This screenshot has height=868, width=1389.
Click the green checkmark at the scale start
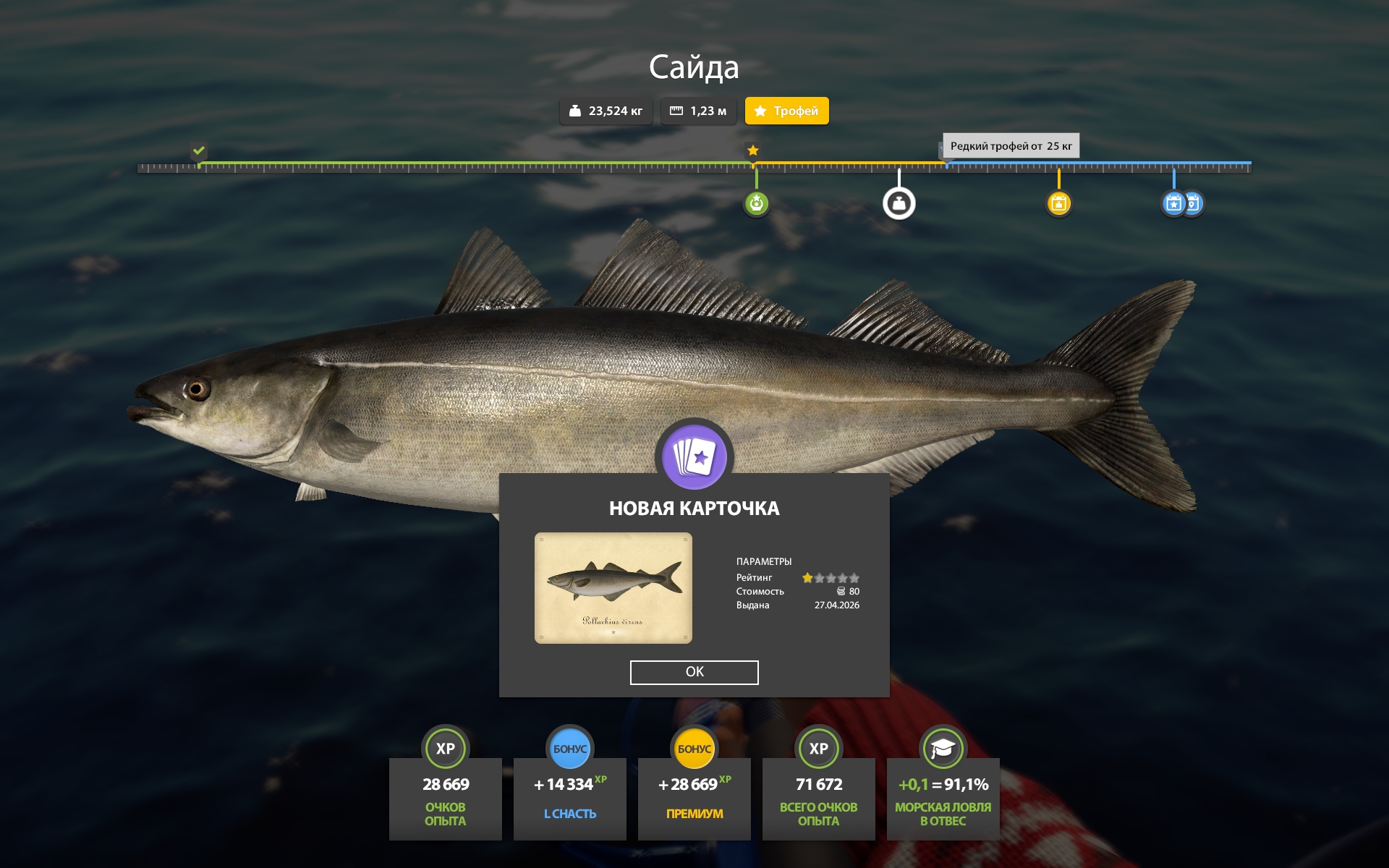pos(197,153)
